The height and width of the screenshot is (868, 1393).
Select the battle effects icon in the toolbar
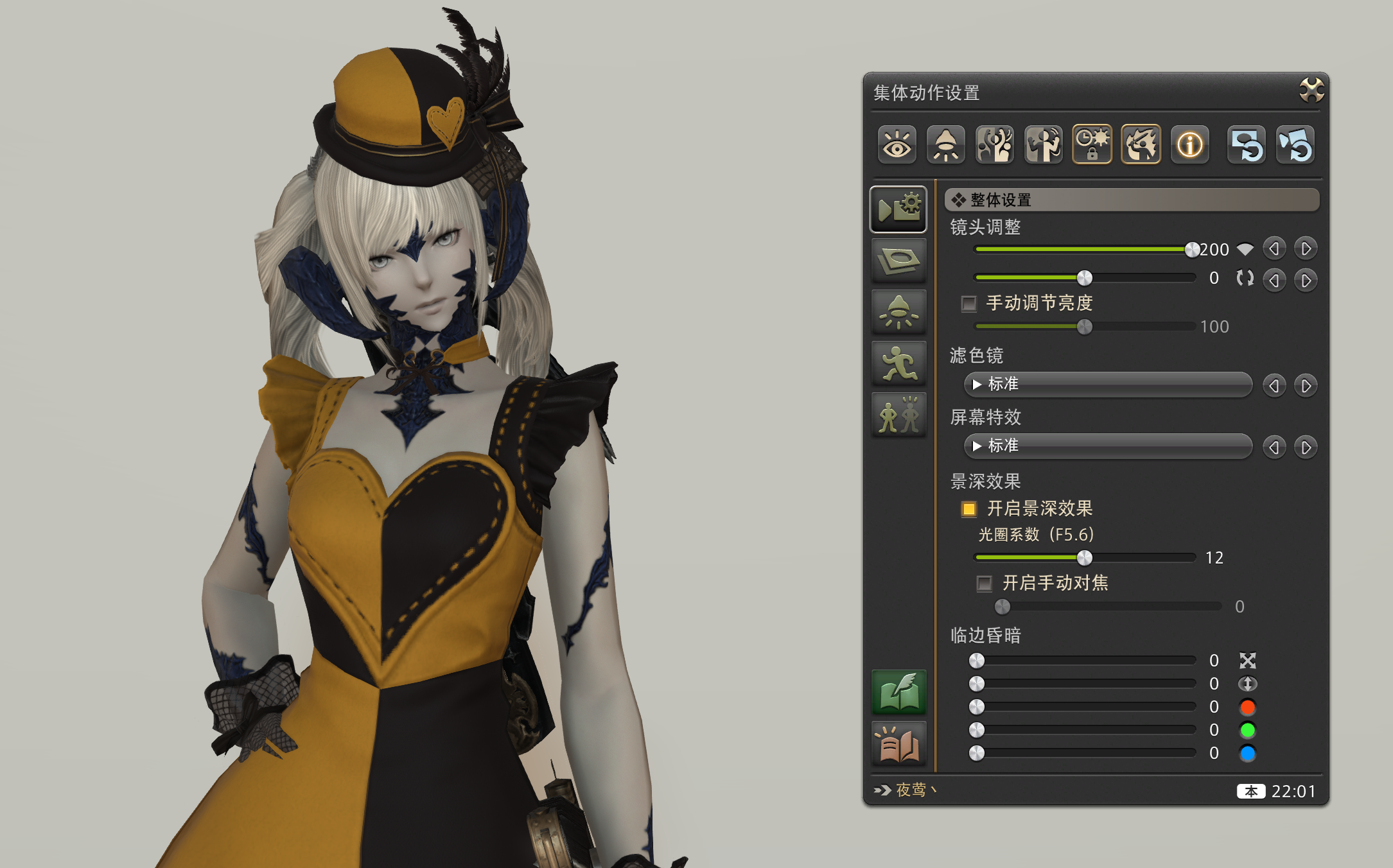[1141, 144]
